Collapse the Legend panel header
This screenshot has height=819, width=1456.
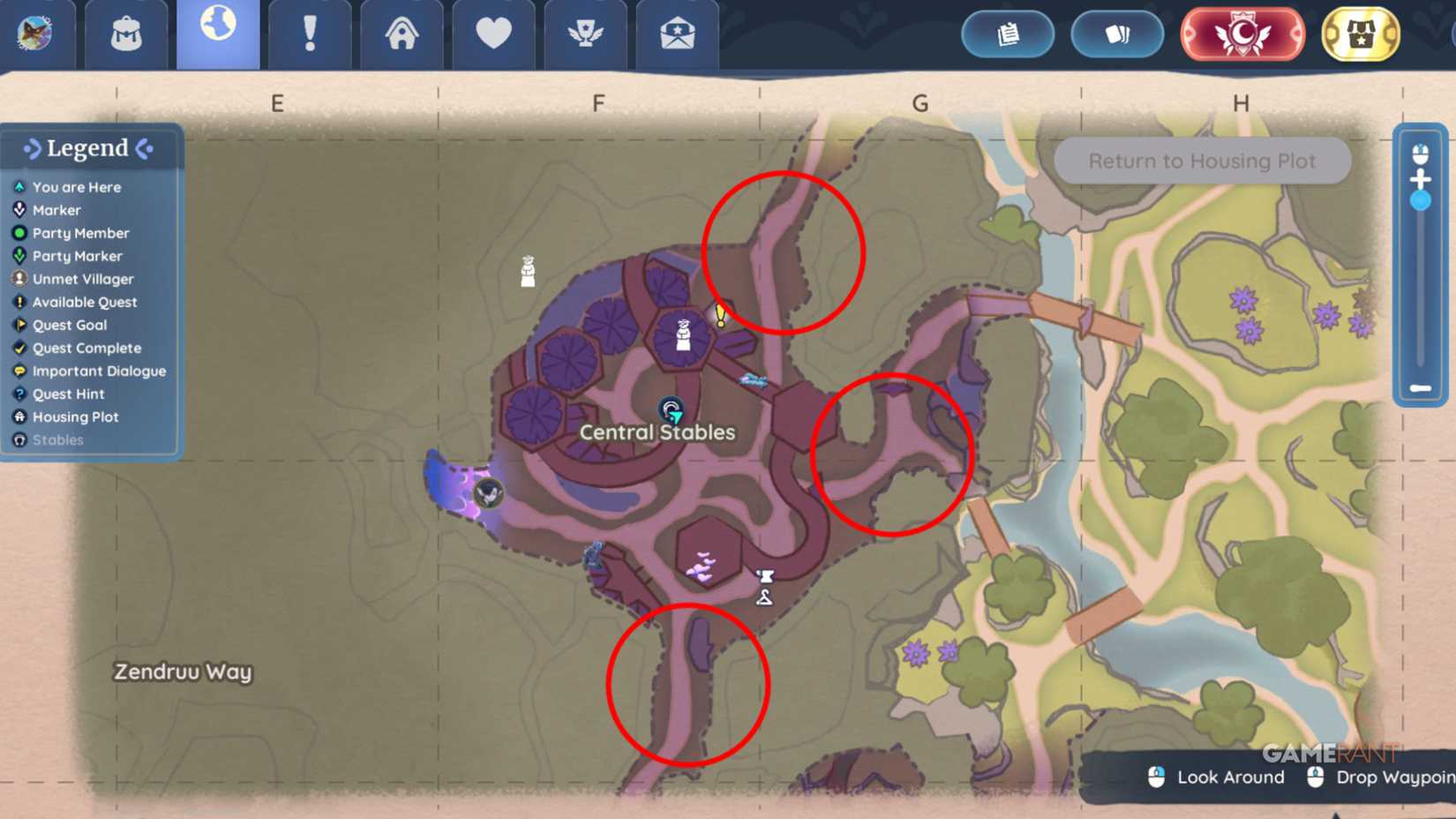pos(88,148)
